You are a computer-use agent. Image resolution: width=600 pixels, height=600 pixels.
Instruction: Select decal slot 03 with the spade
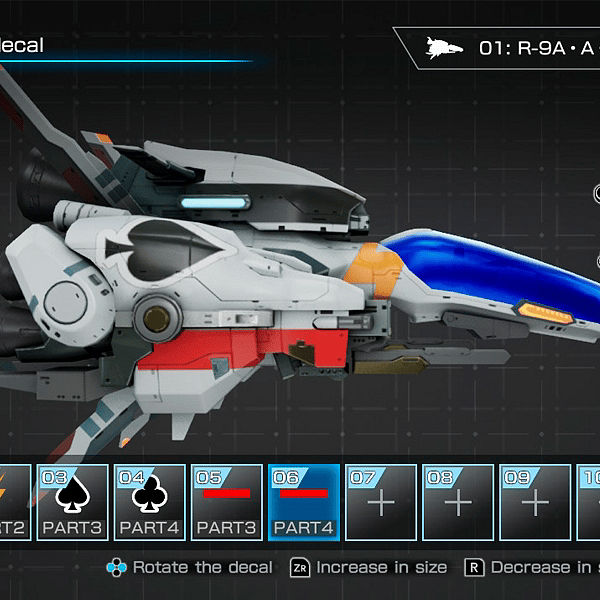coord(72,502)
